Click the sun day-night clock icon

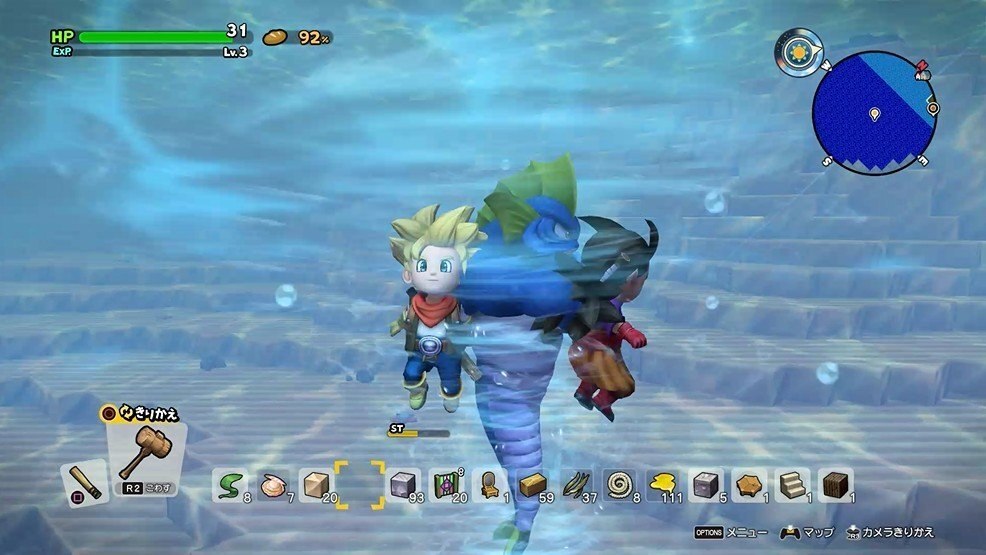click(797, 51)
